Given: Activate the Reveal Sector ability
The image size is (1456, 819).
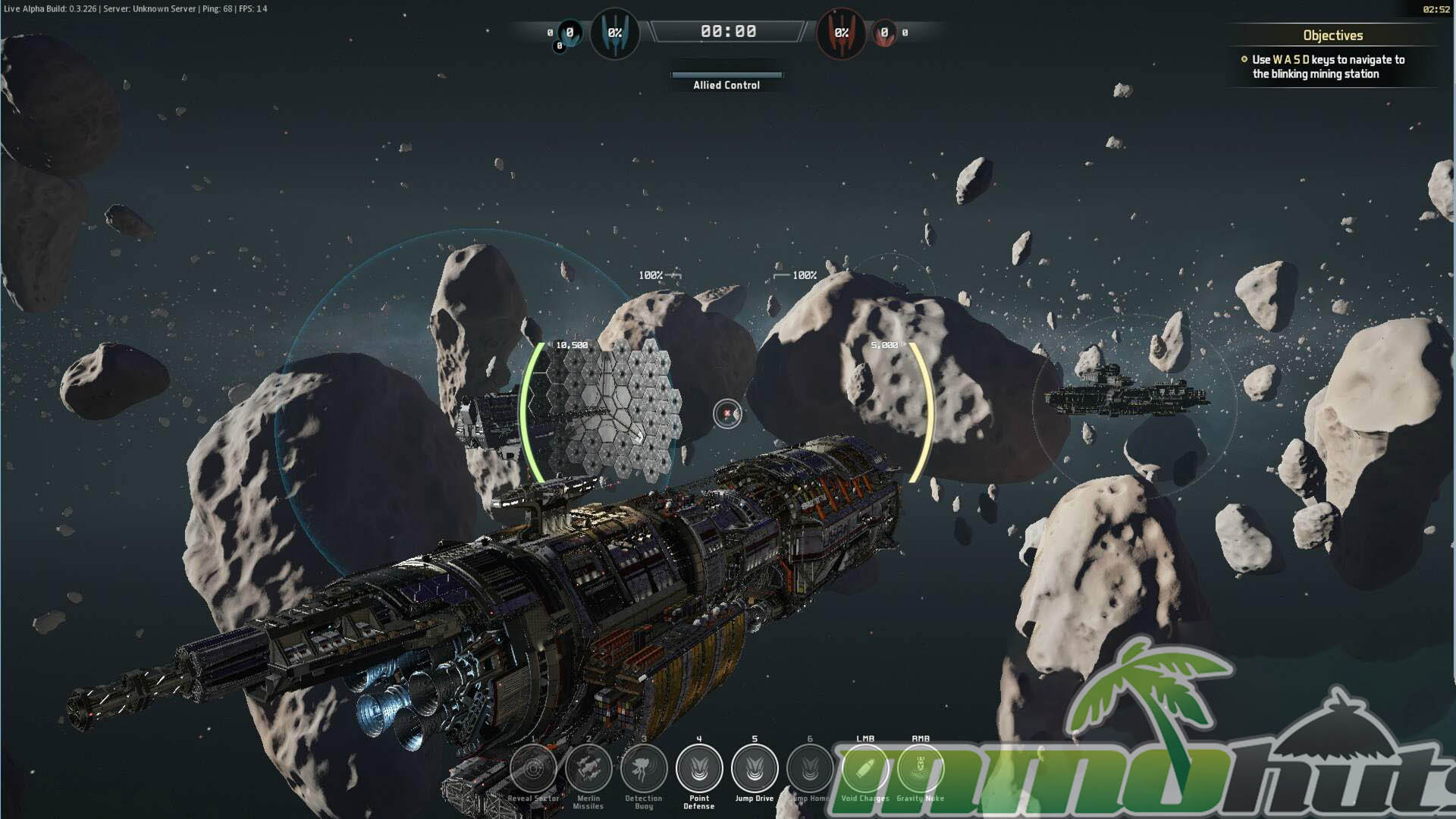Looking at the screenshot, I should pos(533,769).
